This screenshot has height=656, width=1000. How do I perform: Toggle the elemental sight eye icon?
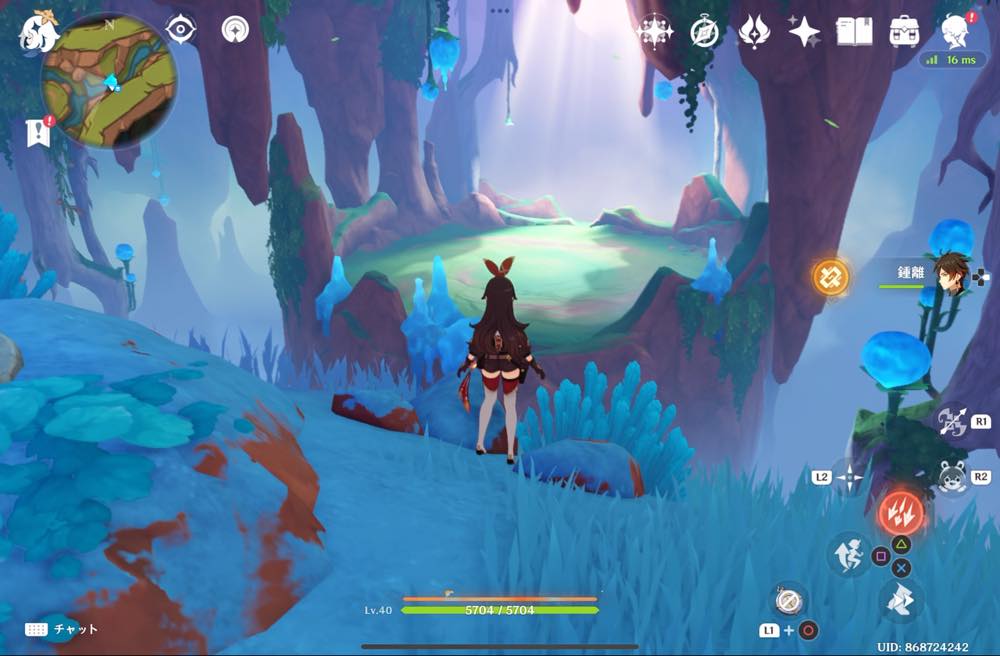[x=180, y=30]
